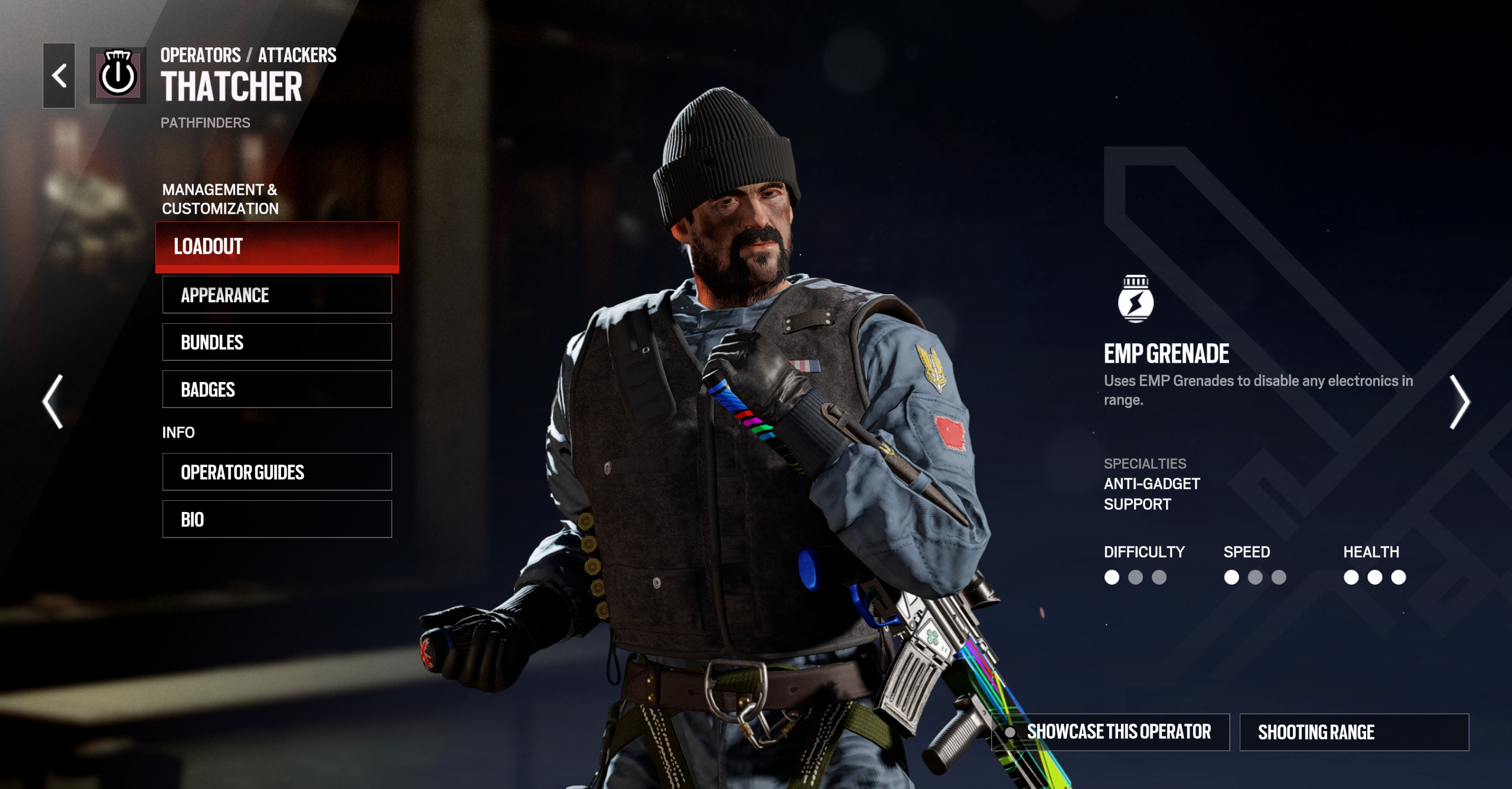Select the Bundles menu entry

coord(277,342)
